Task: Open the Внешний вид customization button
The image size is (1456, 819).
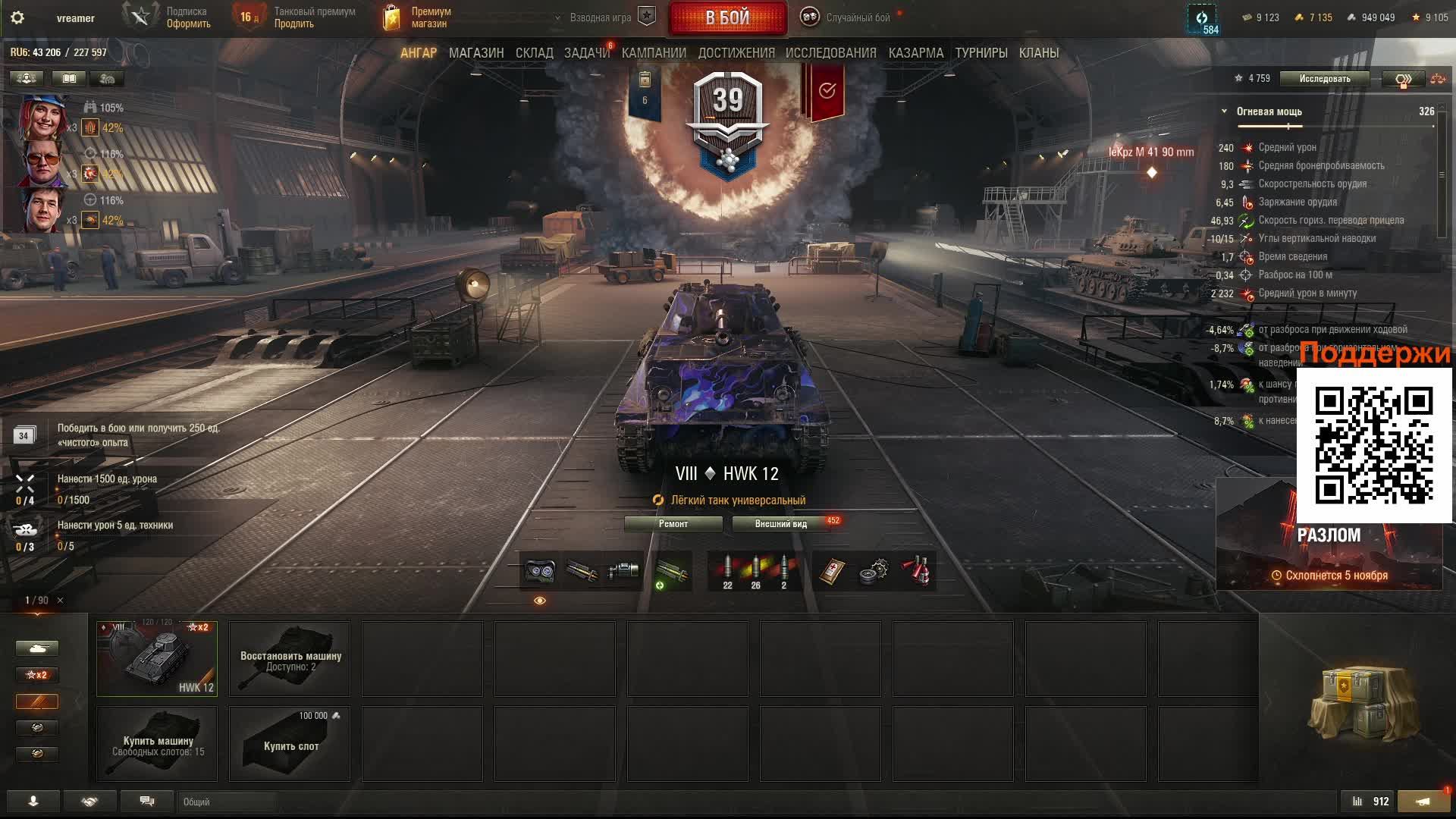Action: pos(780,524)
